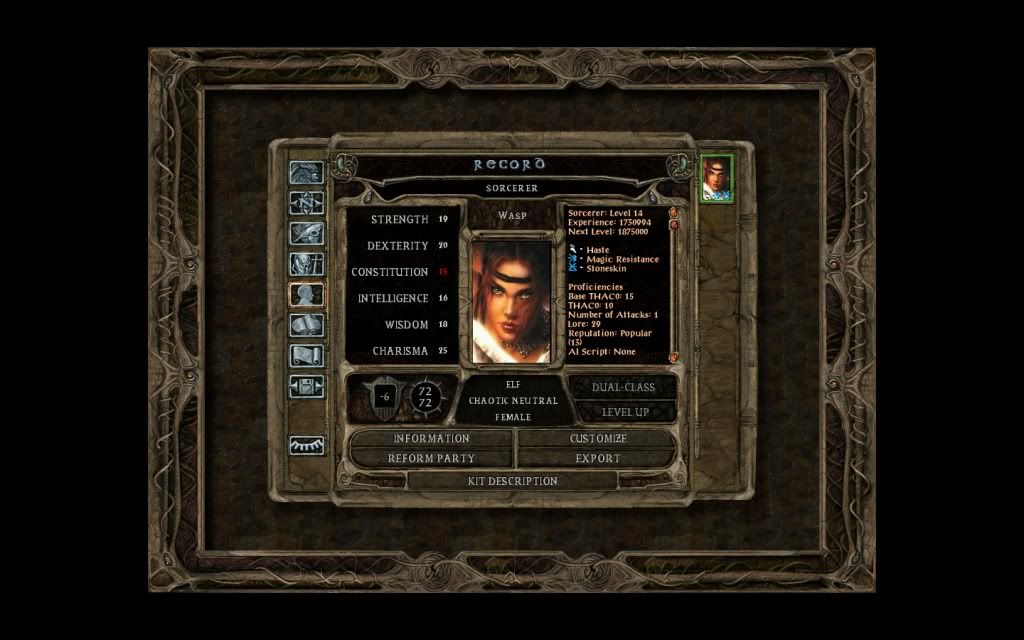
Task: Open the area map compass icon
Action: coord(306,203)
